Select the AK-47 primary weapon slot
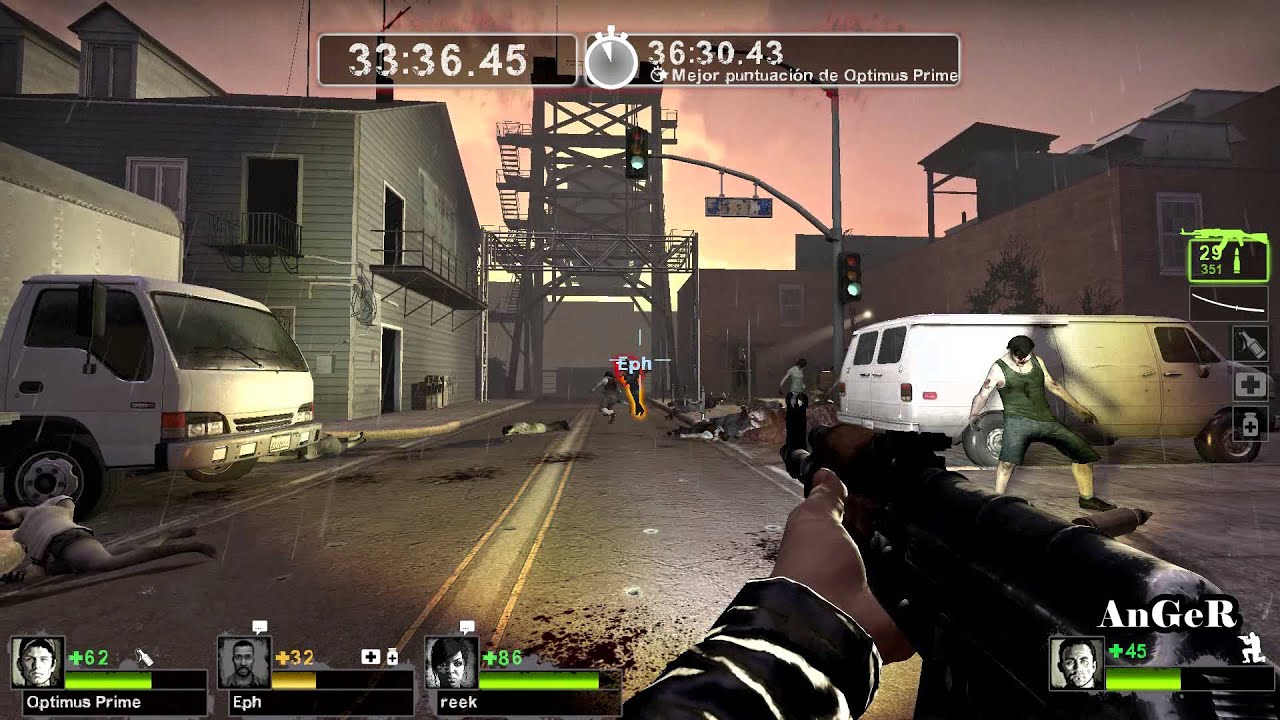Screen dimensions: 1280x720 1230,258
